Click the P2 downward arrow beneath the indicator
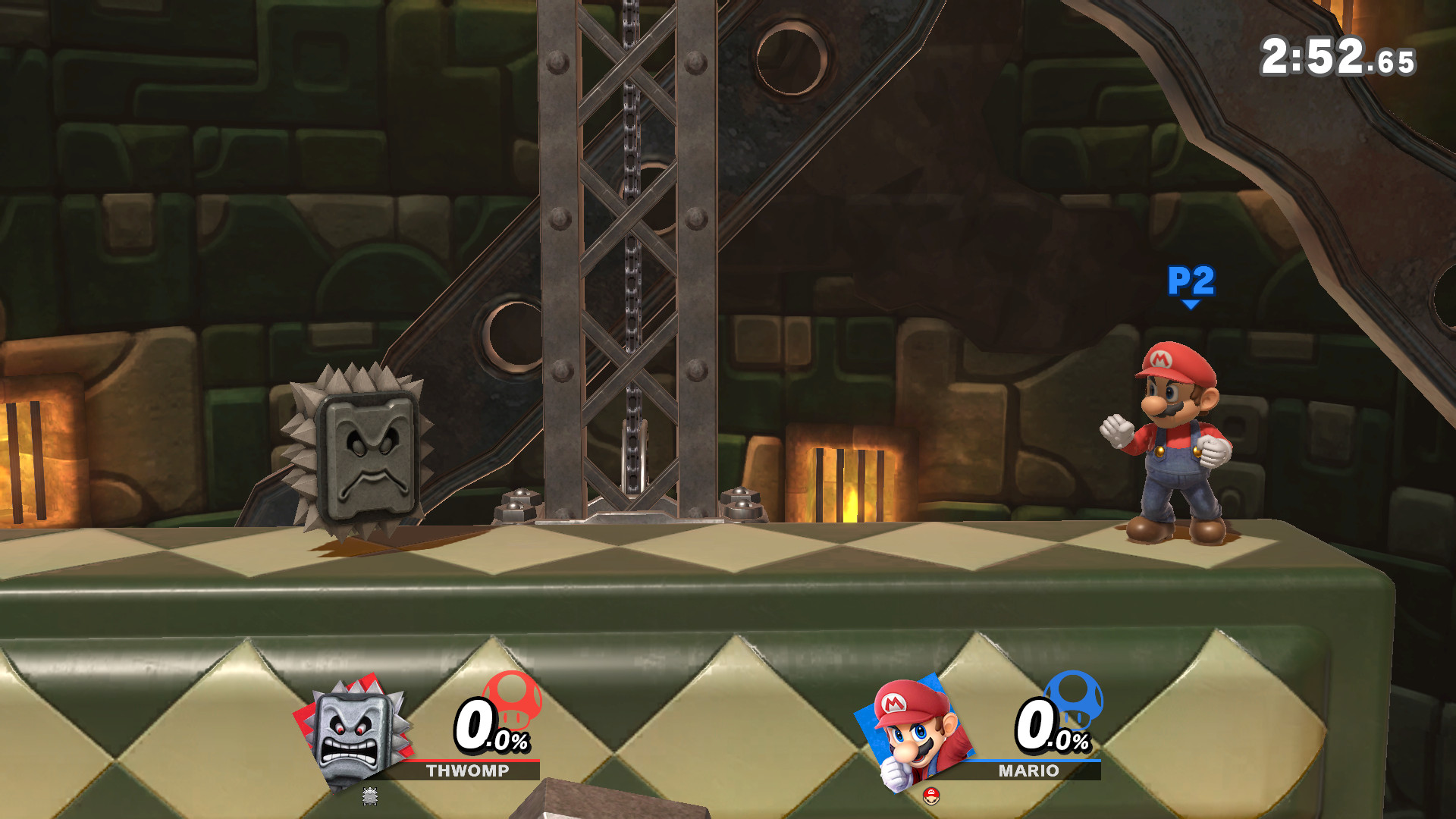The width and height of the screenshot is (1456, 819). click(1190, 302)
